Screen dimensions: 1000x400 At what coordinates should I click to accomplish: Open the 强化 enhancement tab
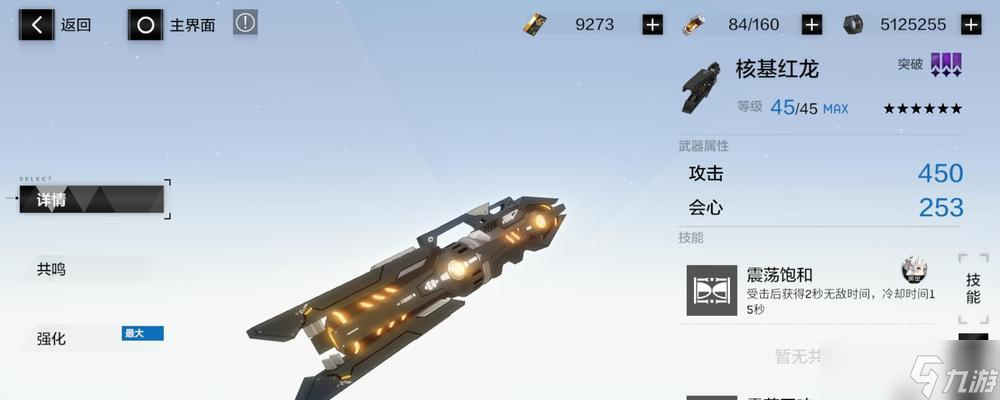[x=52, y=339]
